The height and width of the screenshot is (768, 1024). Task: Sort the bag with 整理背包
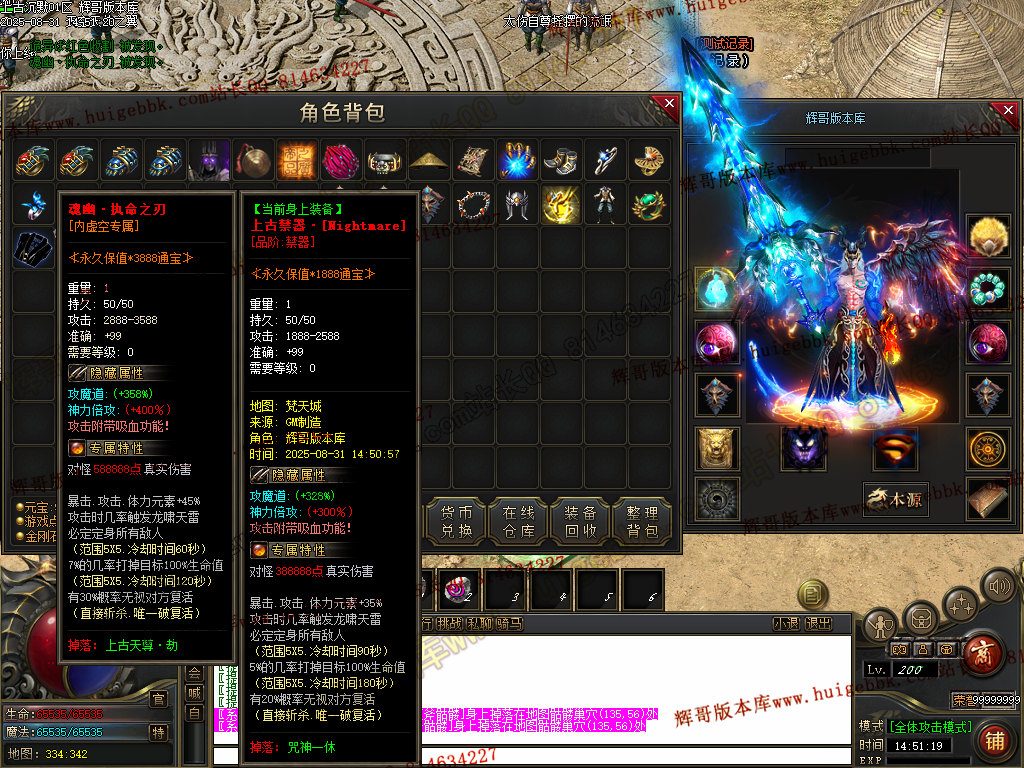pos(641,521)
